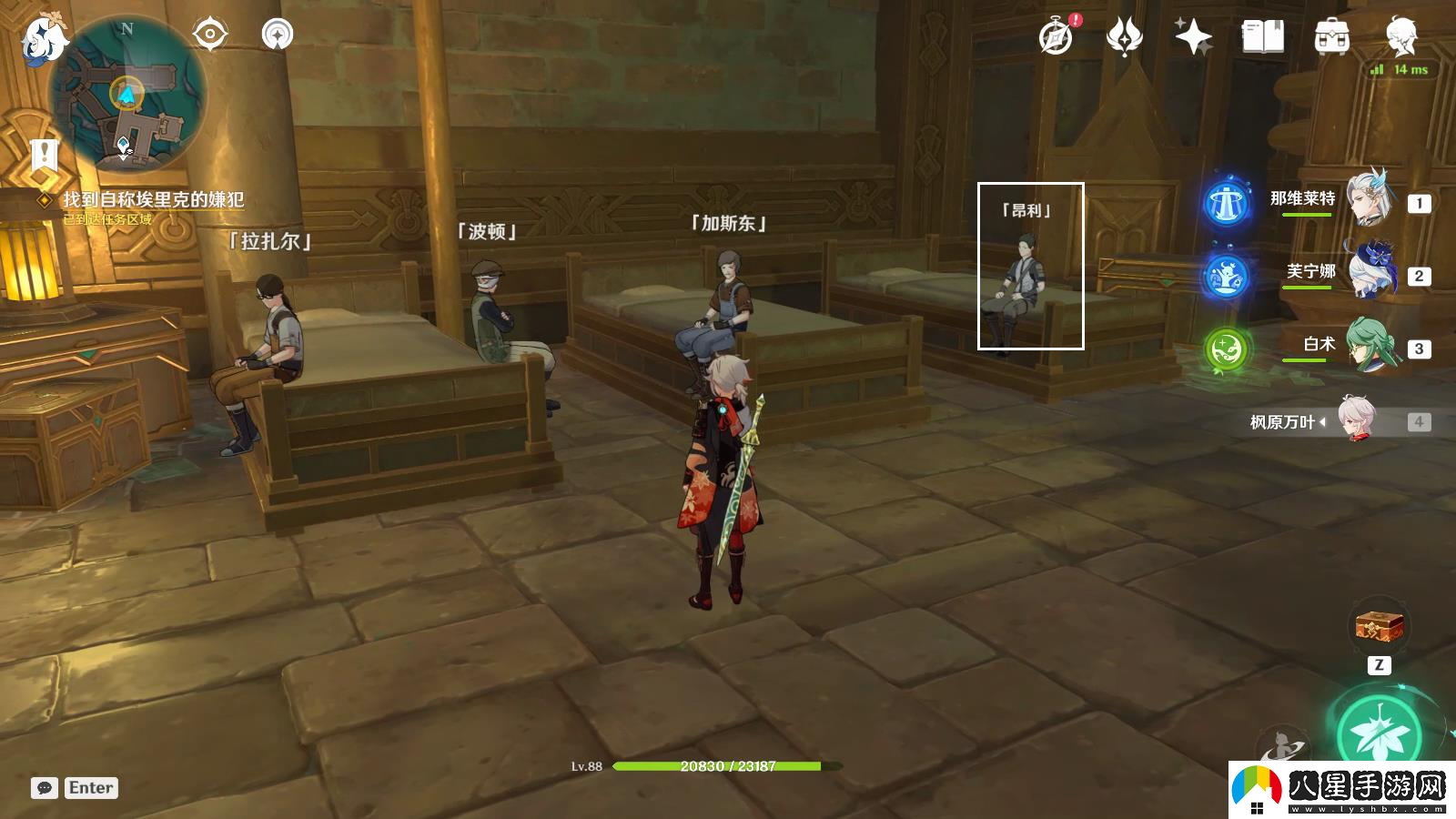Open the wish star icon

tap(1192, 37)
